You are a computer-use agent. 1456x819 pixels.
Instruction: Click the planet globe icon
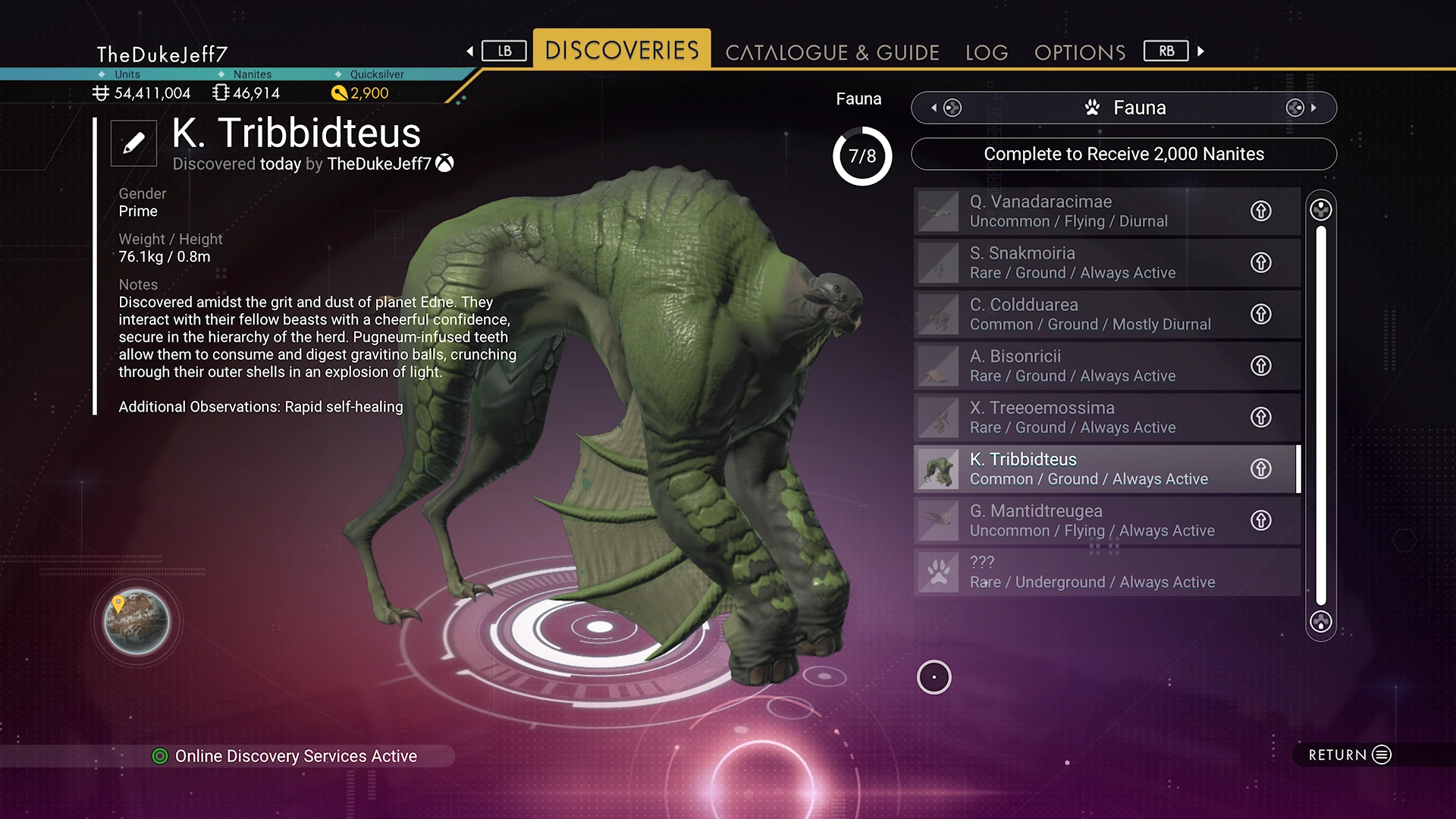tap(136, 622)
